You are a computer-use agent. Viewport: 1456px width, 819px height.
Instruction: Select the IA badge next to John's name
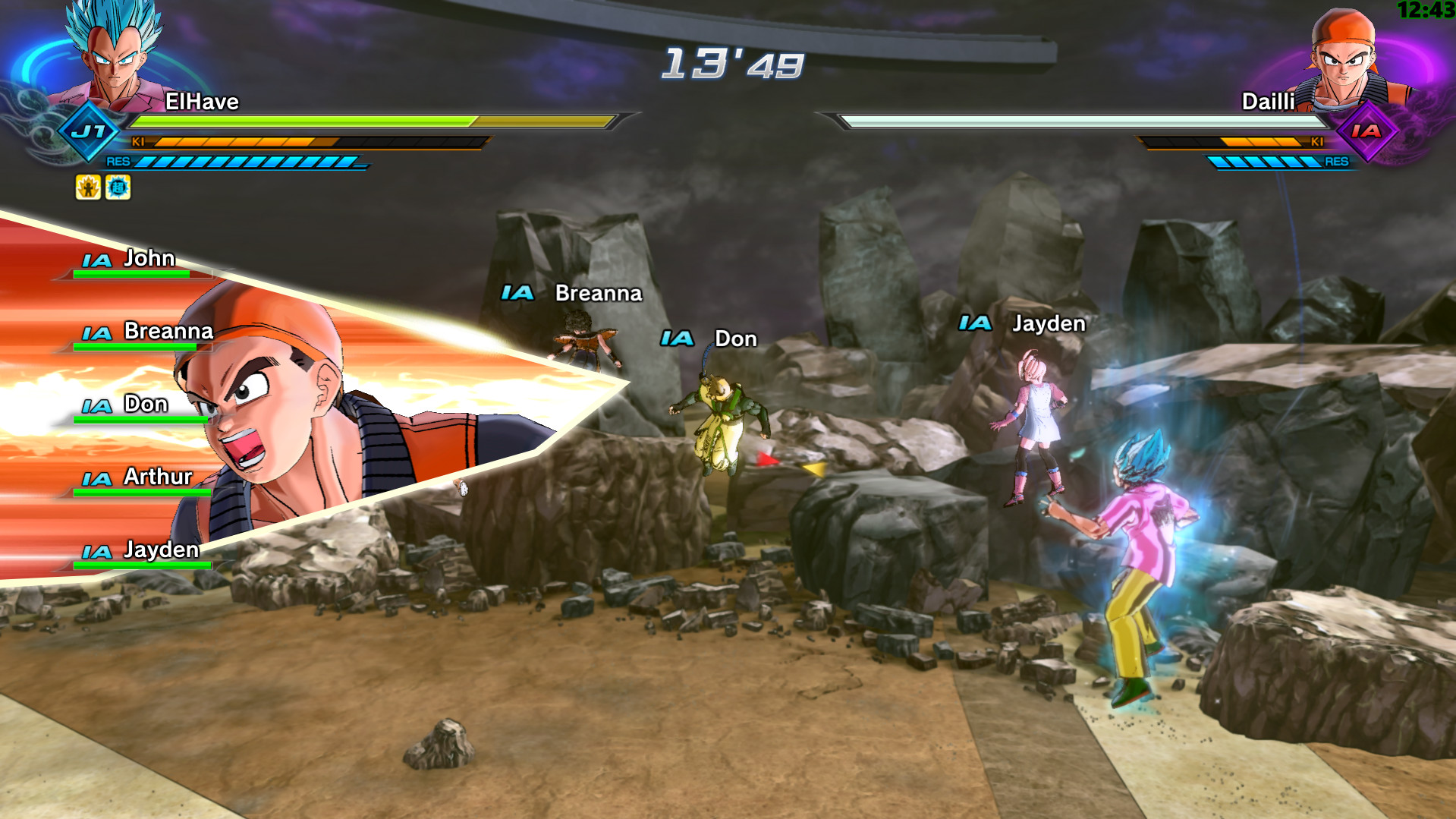pyautogui.click(x=96, y=259)
